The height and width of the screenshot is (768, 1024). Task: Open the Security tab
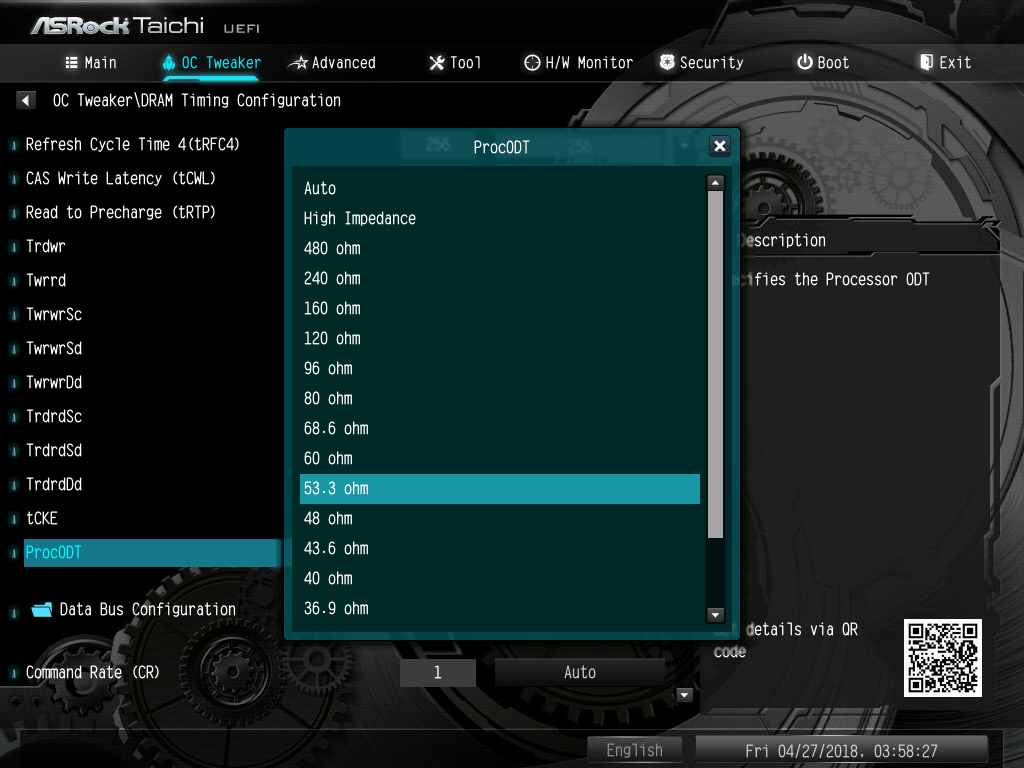pos(701,63)
